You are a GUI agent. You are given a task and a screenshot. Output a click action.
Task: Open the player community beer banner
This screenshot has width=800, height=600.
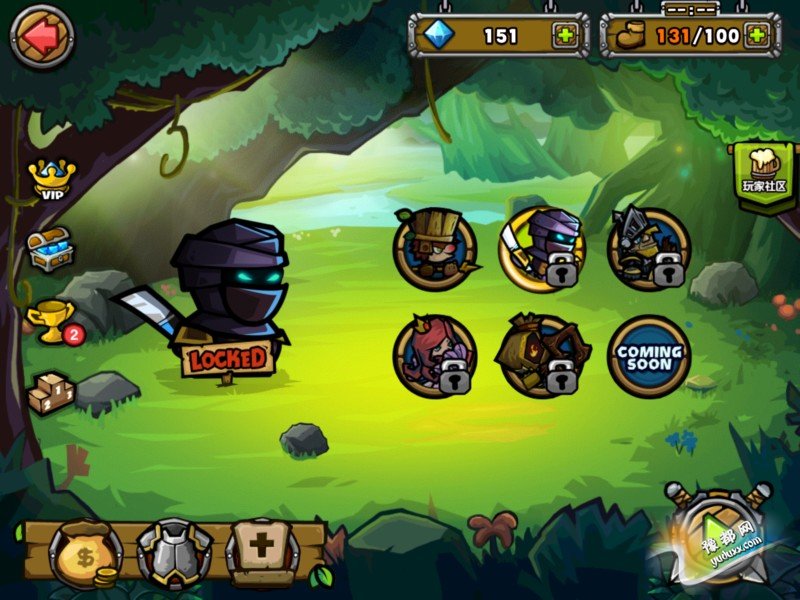click(764, 175)
